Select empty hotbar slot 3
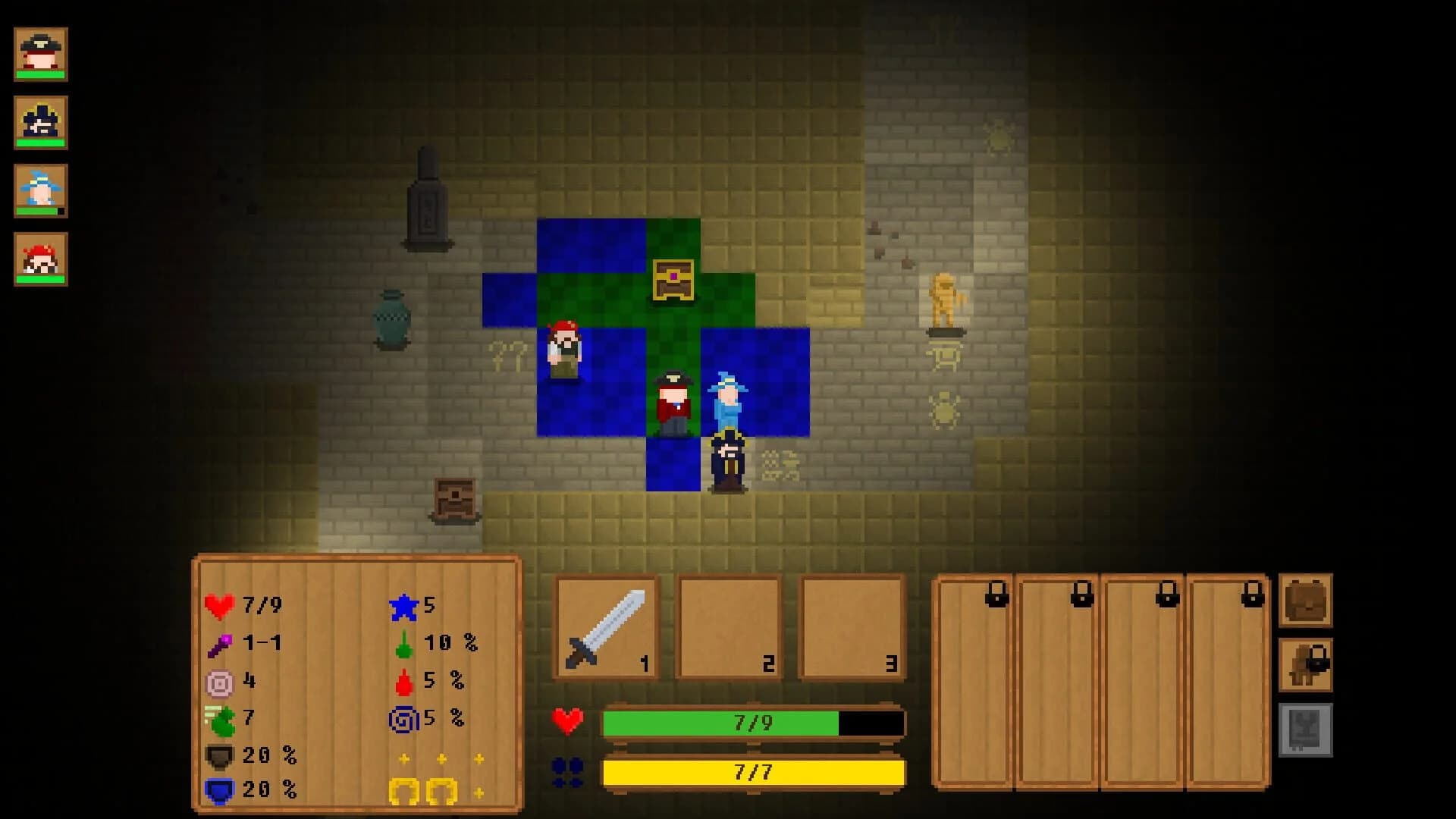 852,624
